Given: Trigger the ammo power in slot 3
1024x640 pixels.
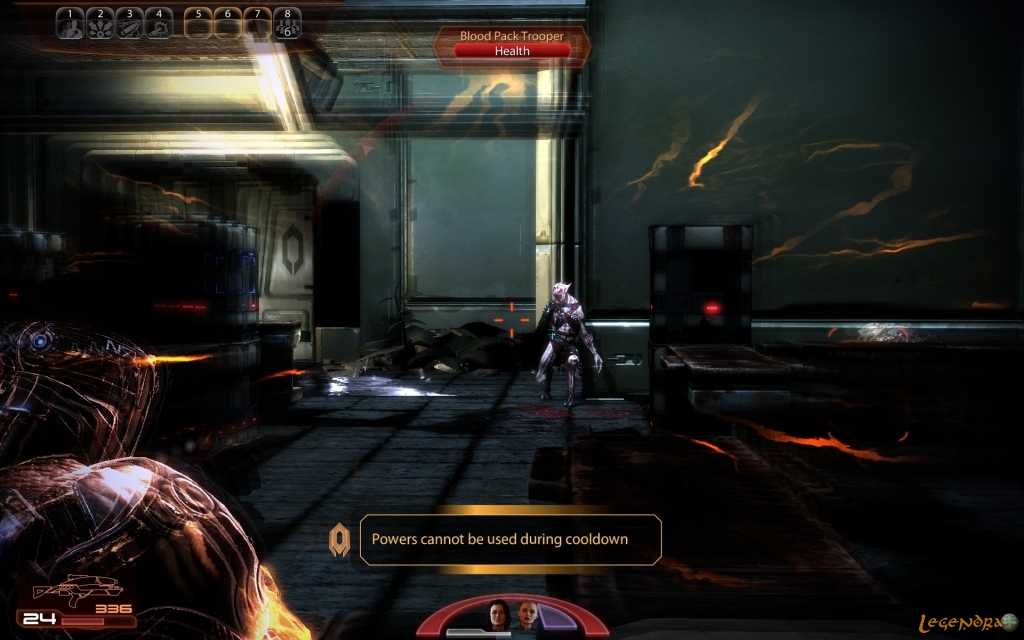Looking at the screenshot, I should point(129,24).
